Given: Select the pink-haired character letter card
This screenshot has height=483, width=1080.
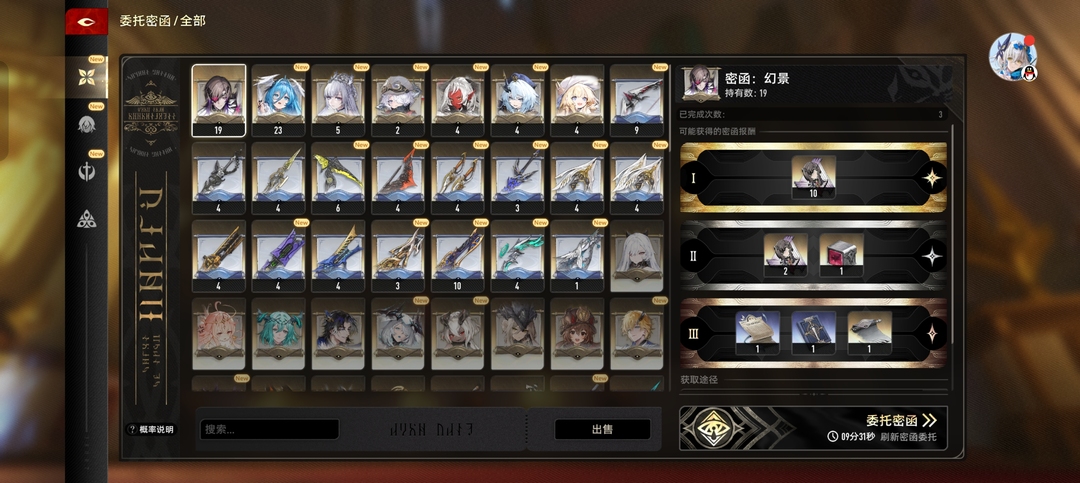Looking at the screenshot, I should tap(218, 333).
